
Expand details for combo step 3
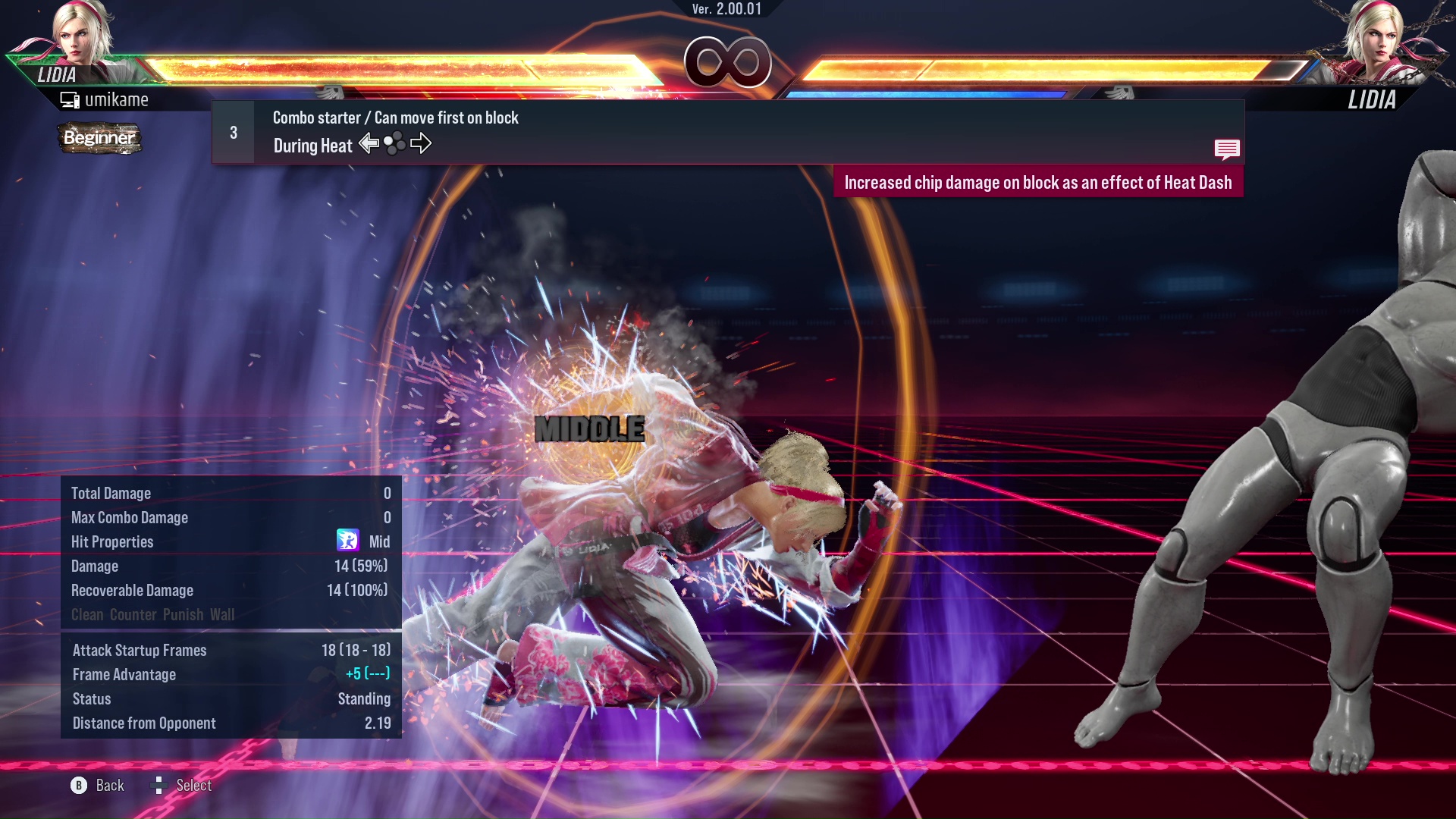point(232,132)
